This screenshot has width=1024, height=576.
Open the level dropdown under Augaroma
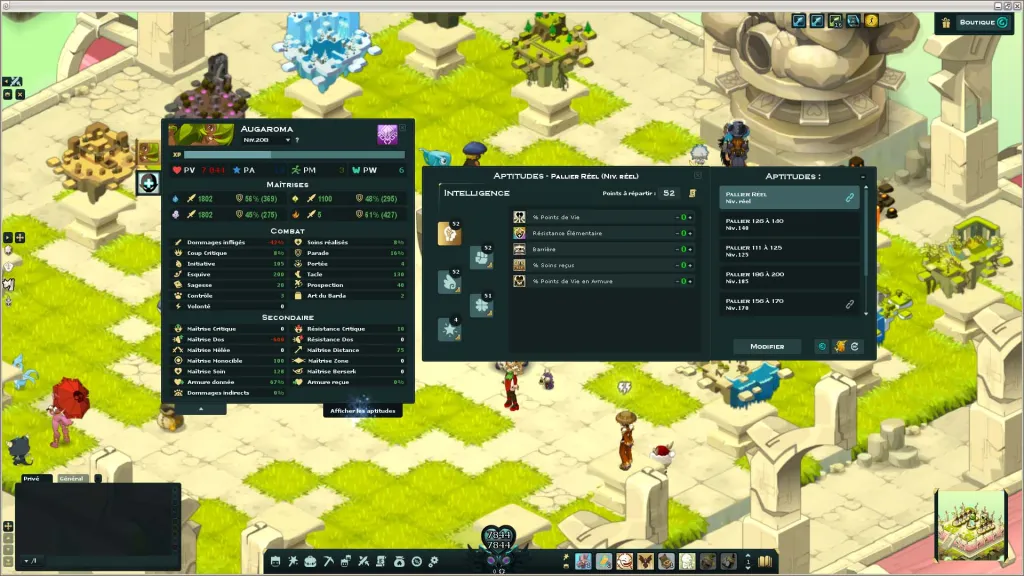(x=287, y=141)
